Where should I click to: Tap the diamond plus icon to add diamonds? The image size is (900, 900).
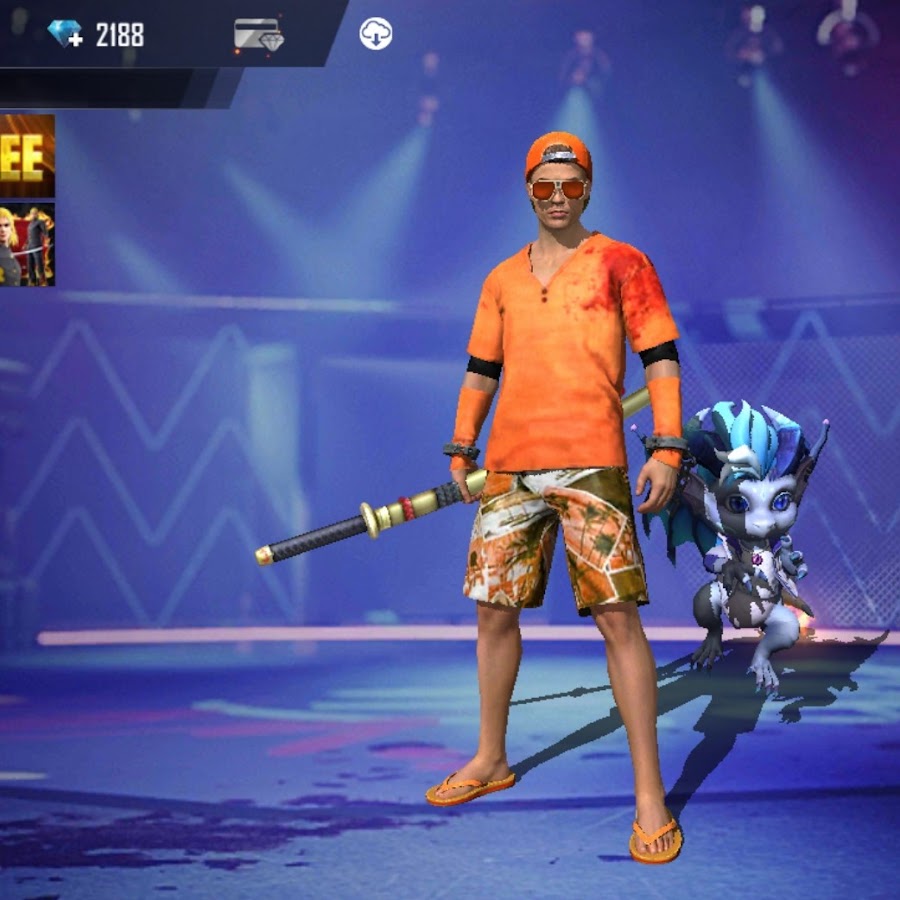coord(65,34)
